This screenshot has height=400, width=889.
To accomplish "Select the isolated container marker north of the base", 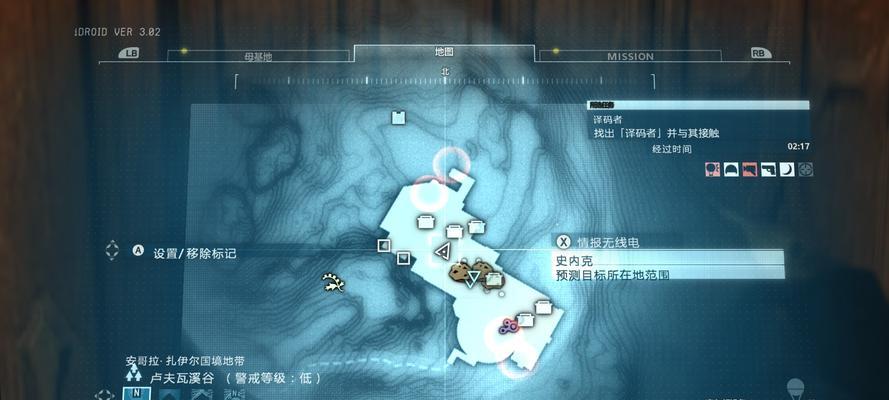I will (x=398, y=118).
